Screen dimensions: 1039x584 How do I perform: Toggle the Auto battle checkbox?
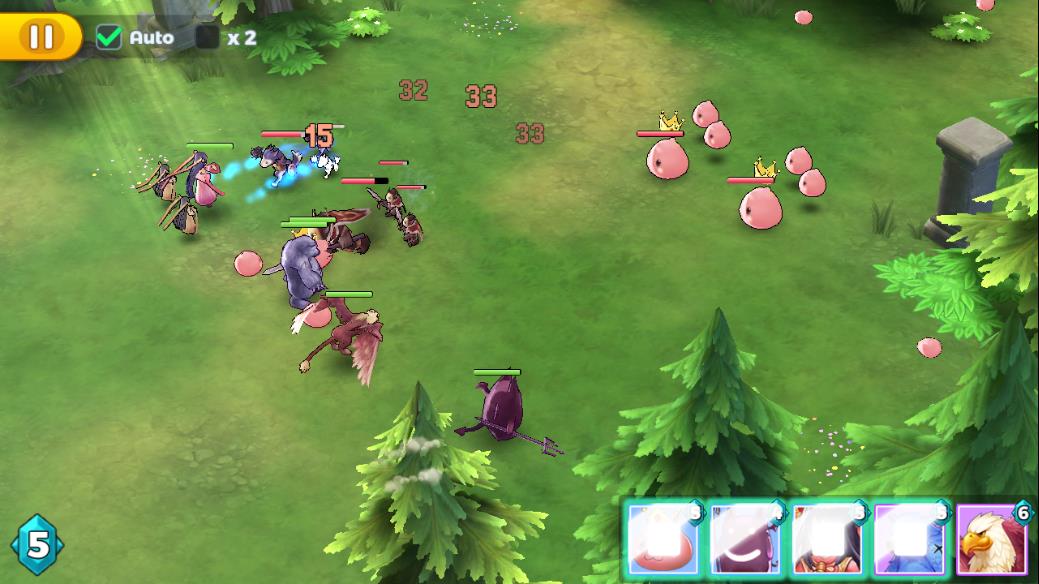click(108, 38)
